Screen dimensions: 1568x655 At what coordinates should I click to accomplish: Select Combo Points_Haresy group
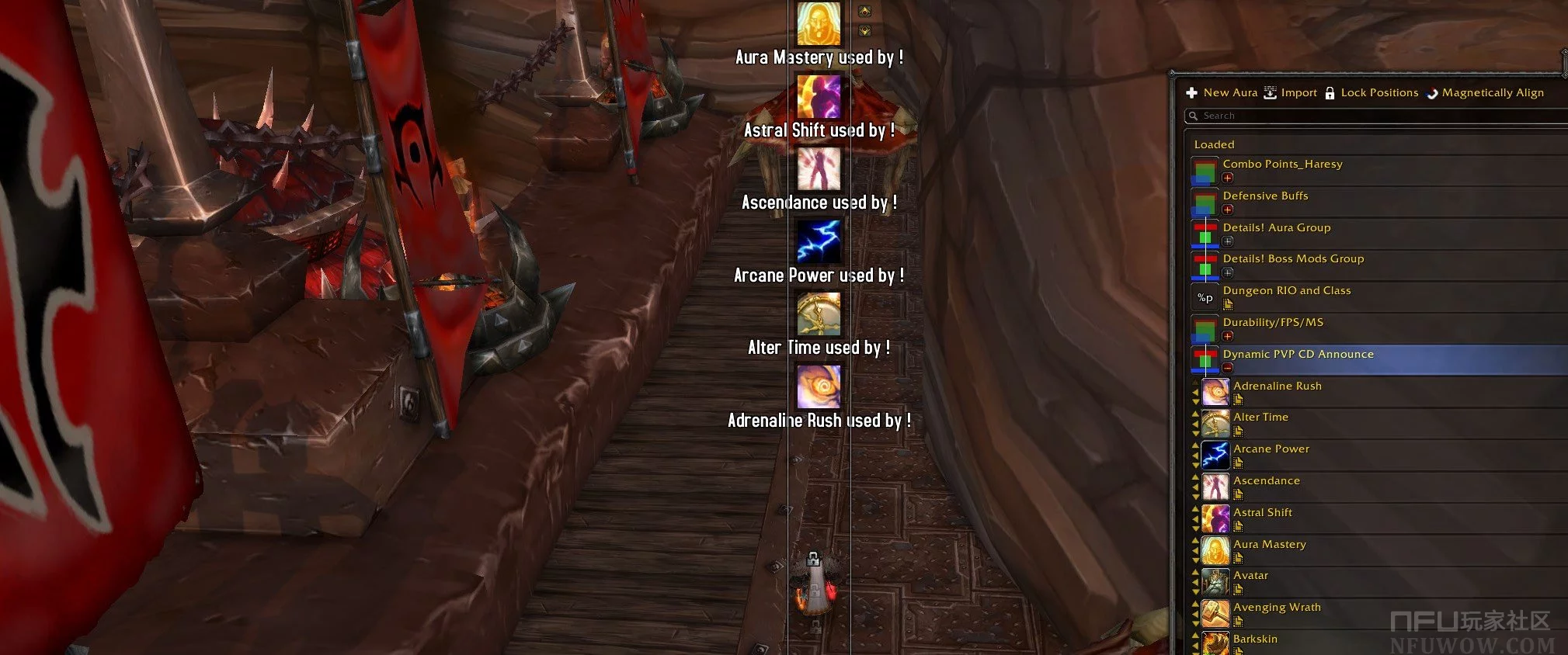click(x=1282, y=165)
